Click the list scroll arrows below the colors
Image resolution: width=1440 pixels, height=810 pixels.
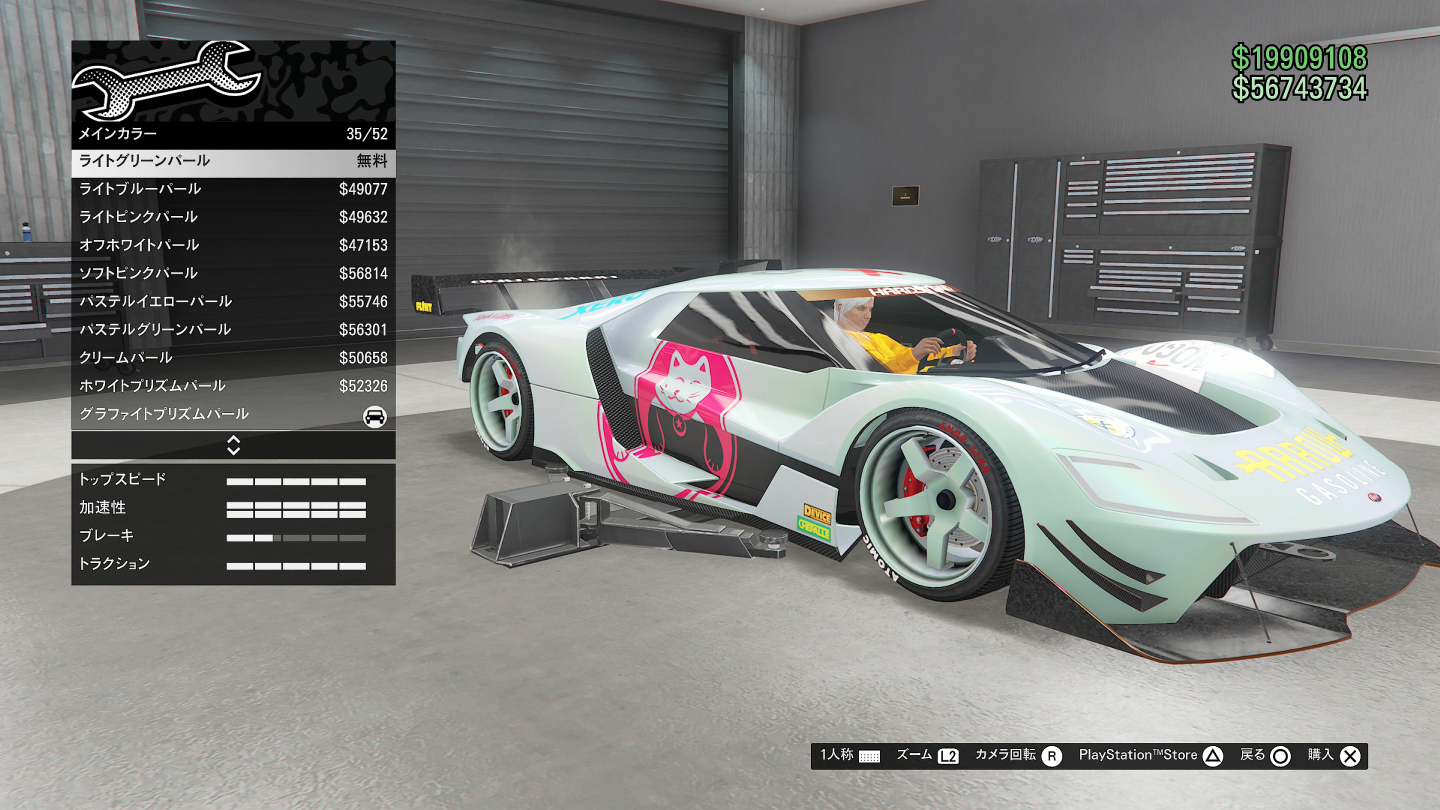pos(233,445)
